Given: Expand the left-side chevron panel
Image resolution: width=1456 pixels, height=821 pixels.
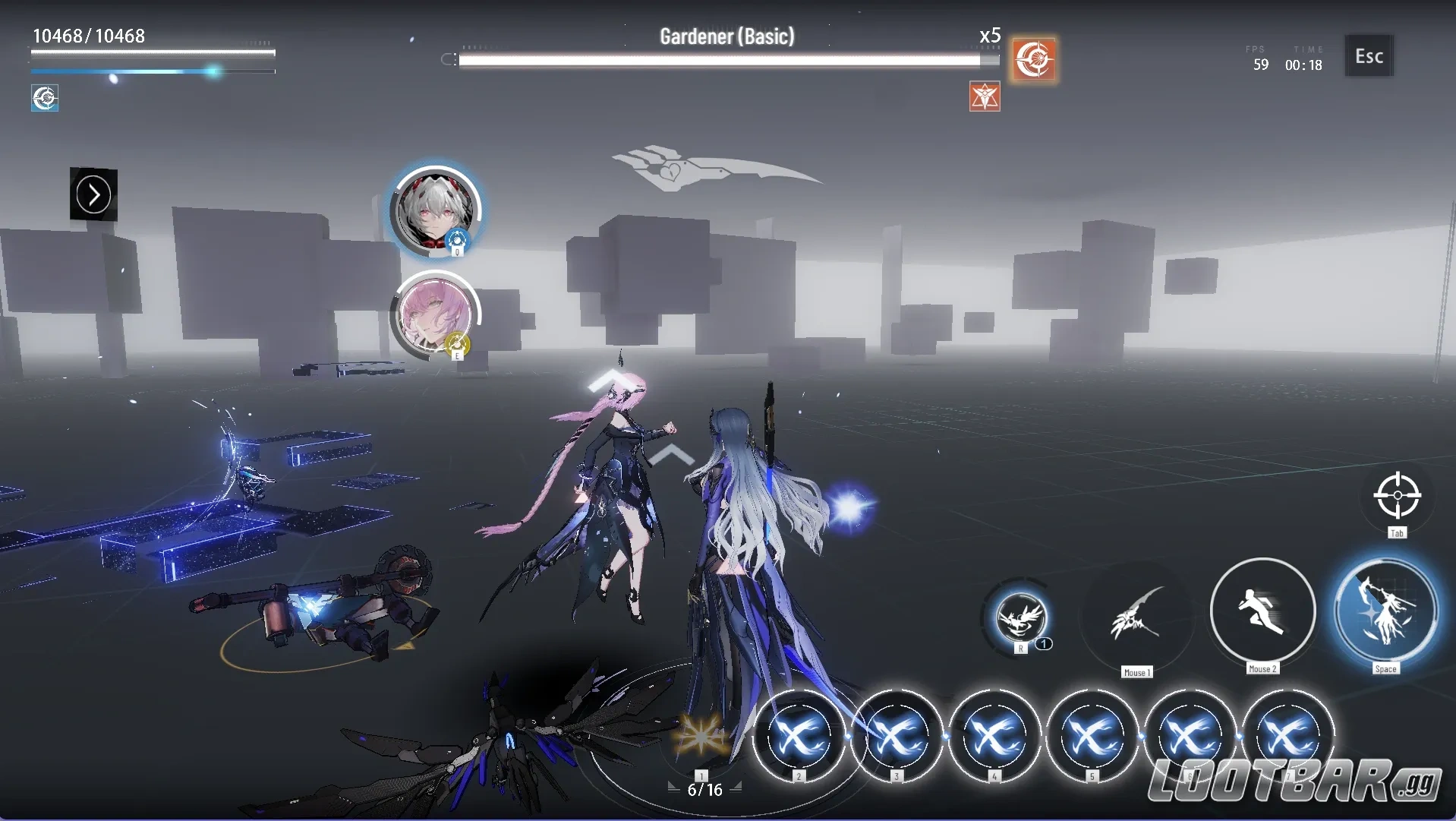Looking at the screenshot, I should (93, 194).
